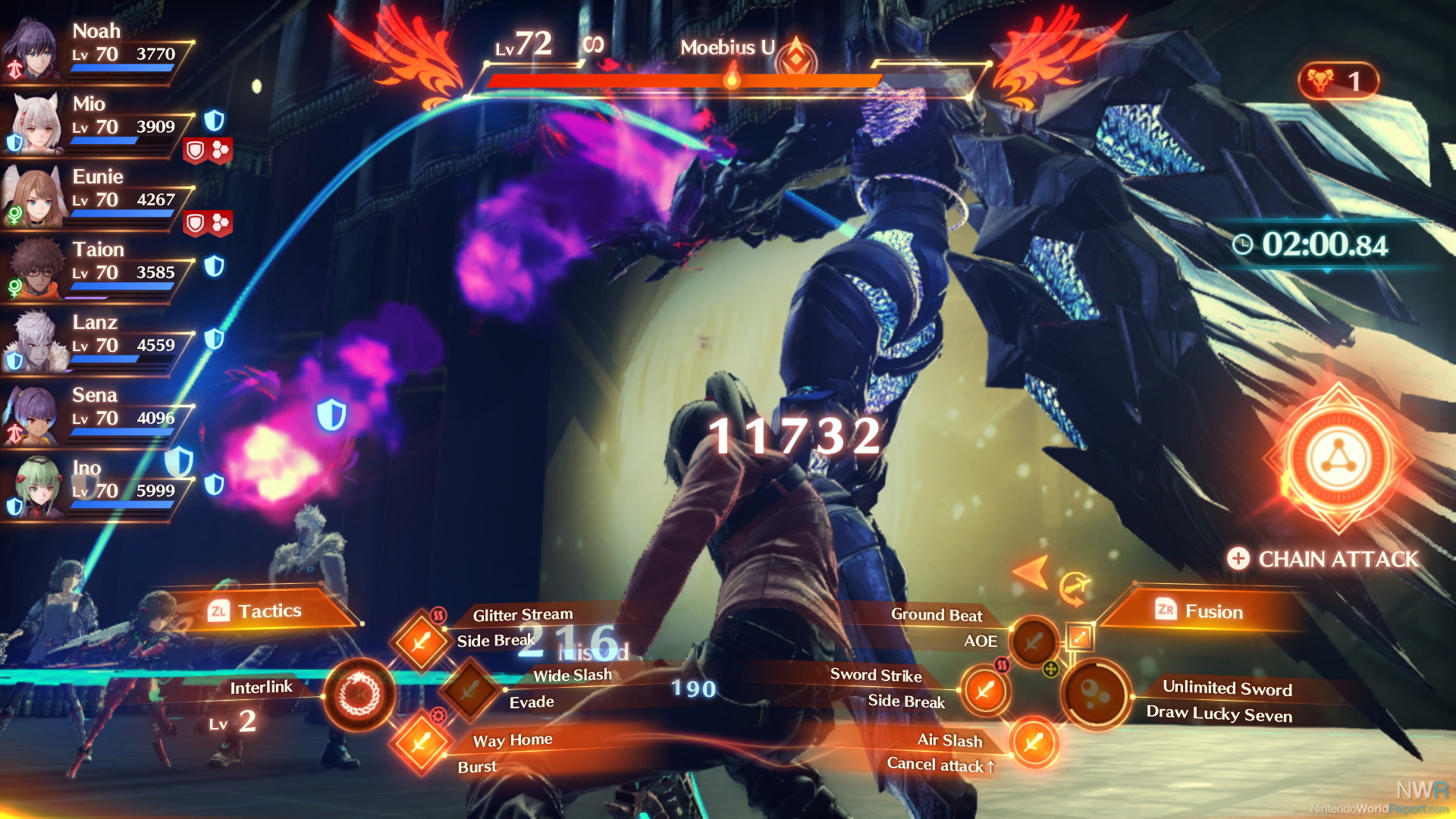Screen dimensions: 1456x819
Task: Select the Air Slash art icon
Action: [1034, 742]
